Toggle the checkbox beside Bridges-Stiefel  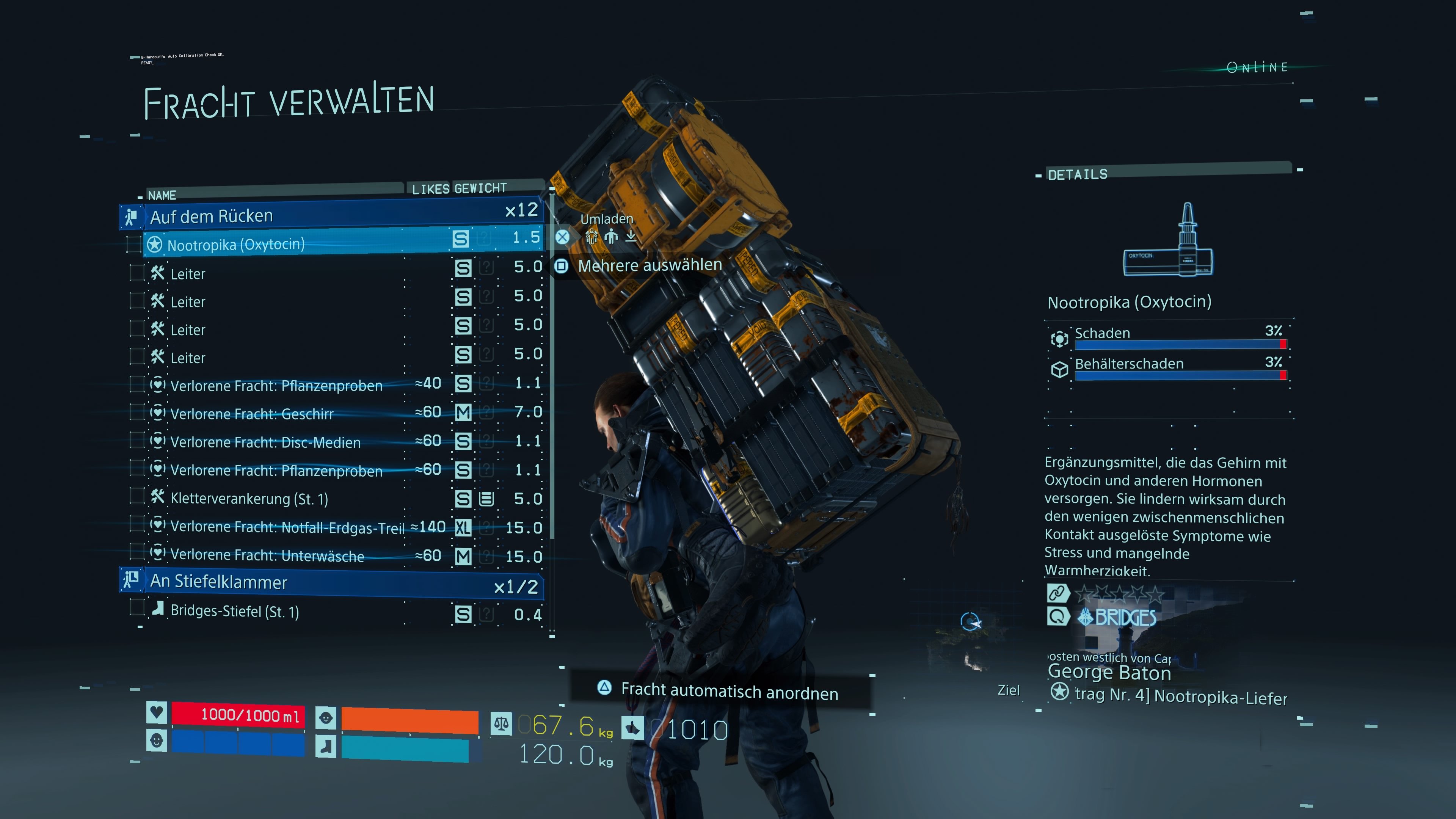point(137,608)
